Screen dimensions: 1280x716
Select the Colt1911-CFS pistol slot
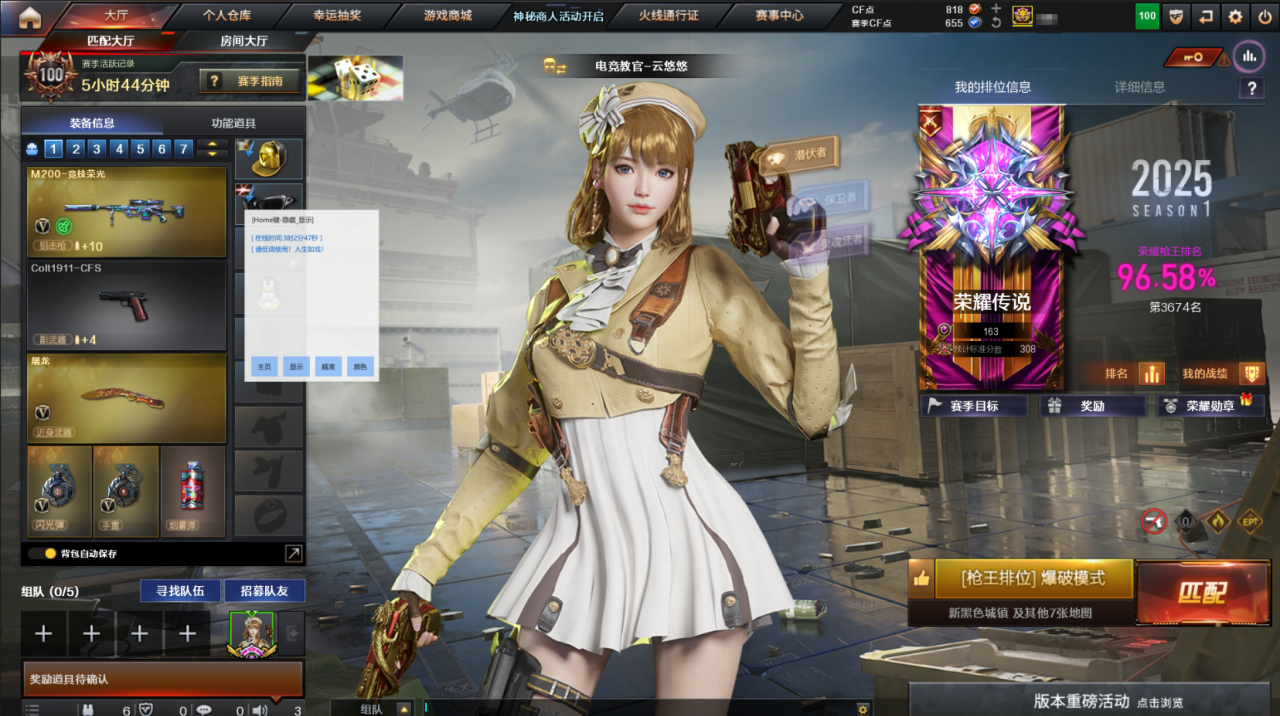tap(127, 304)
